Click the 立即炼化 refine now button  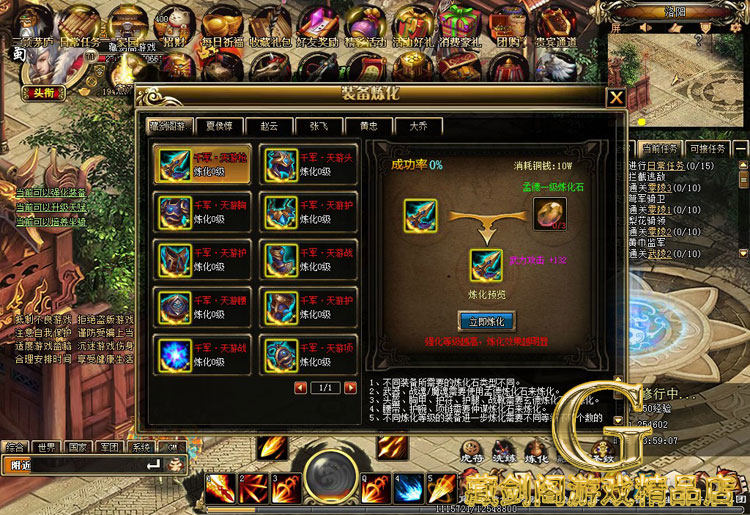486,321
